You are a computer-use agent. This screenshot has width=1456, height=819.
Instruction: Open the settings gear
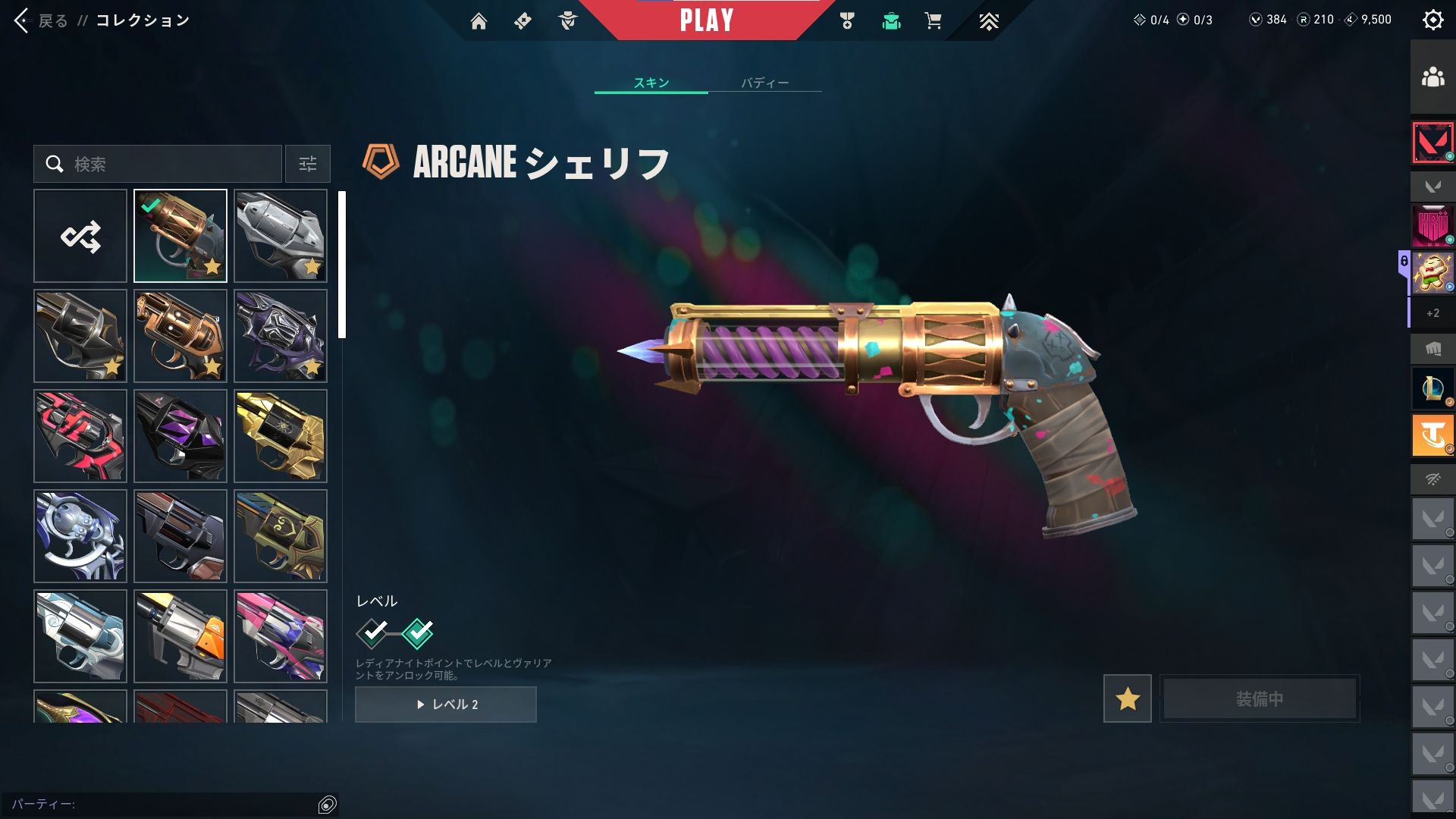(1432, 20)
